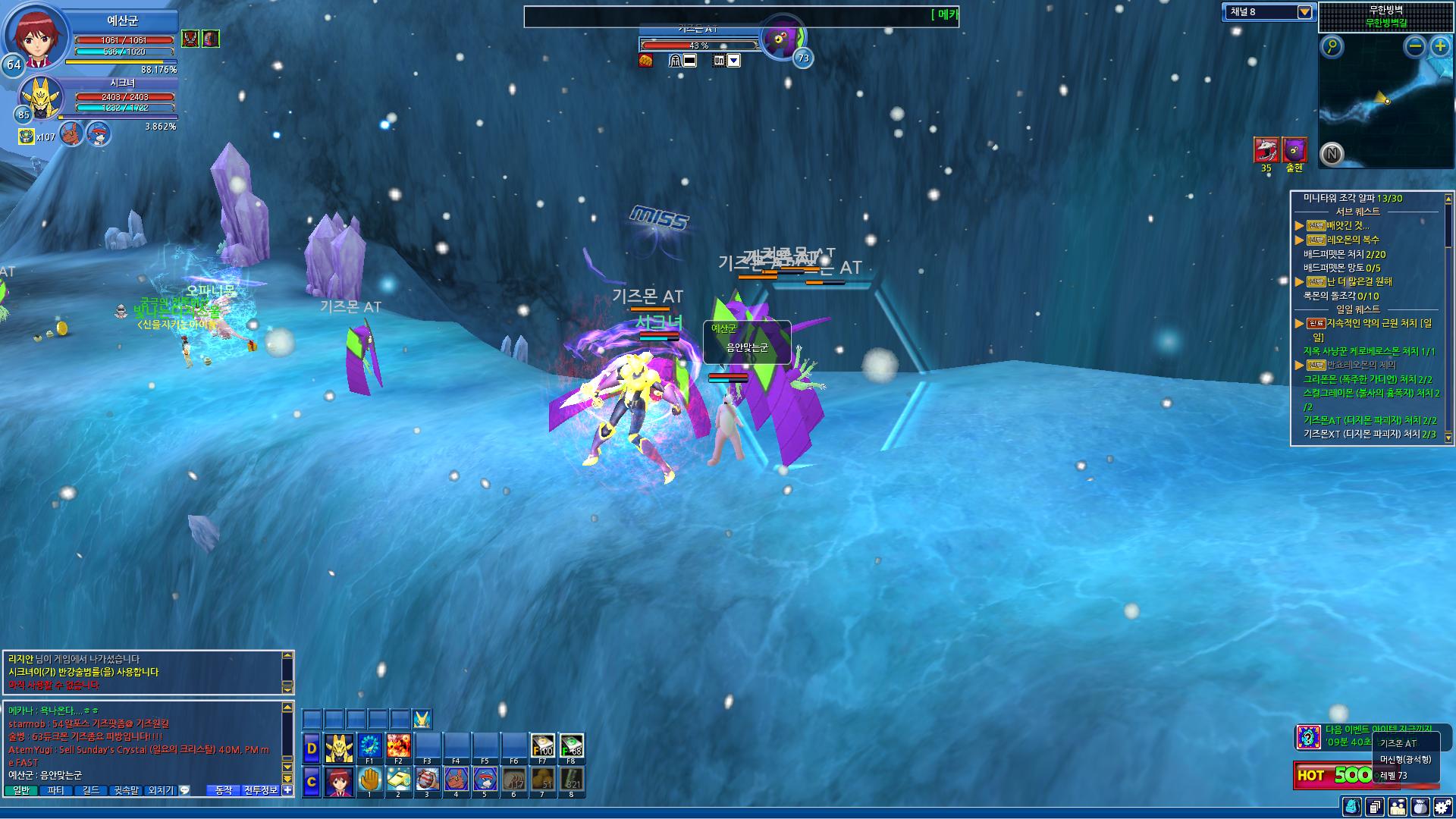This screenshot has height=819, width=1456.
Task: Toggle the N compass button on minimap
Action: (1332, 154)
